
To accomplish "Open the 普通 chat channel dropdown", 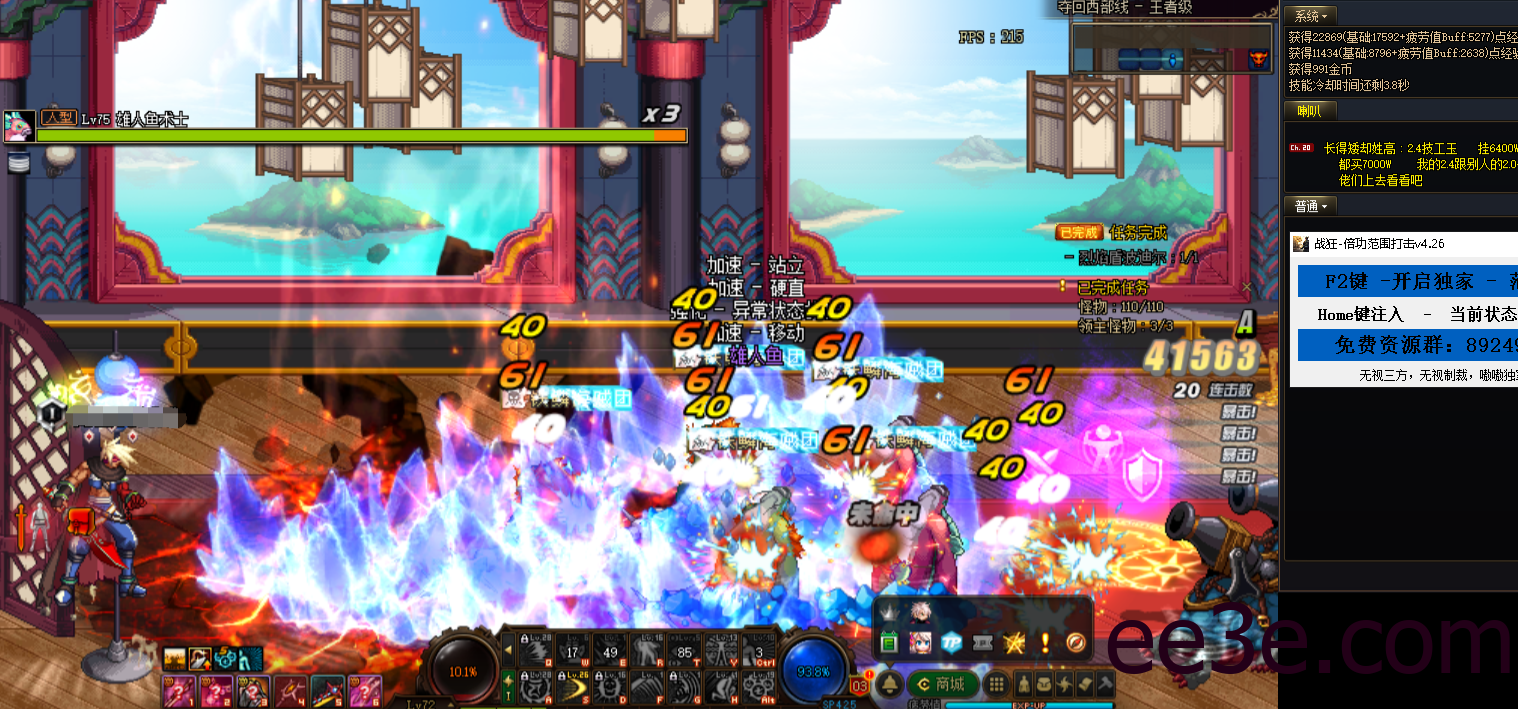I will (x=1311, y=207).
